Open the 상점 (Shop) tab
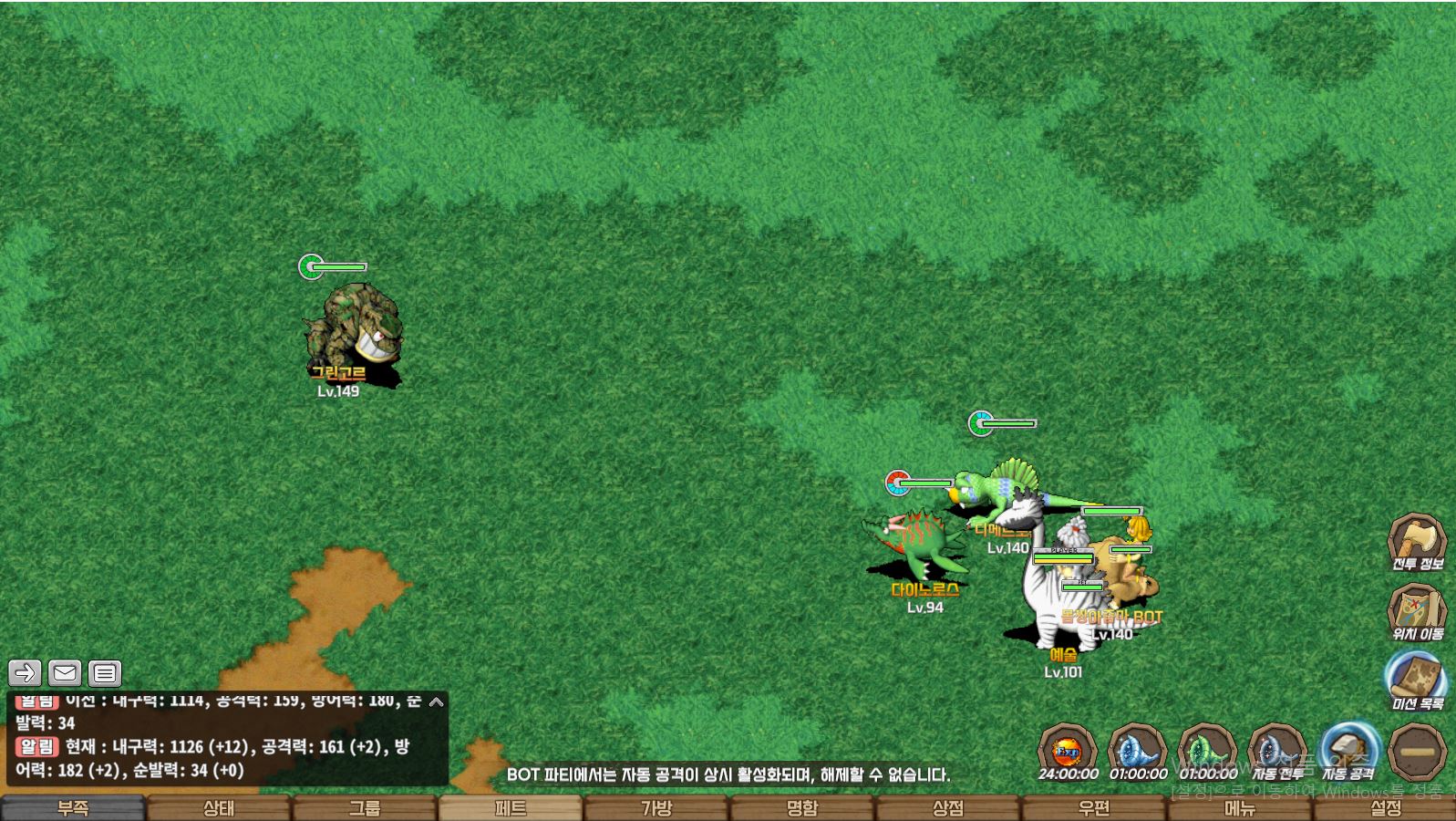1456x821 pixels. (948, 808)
